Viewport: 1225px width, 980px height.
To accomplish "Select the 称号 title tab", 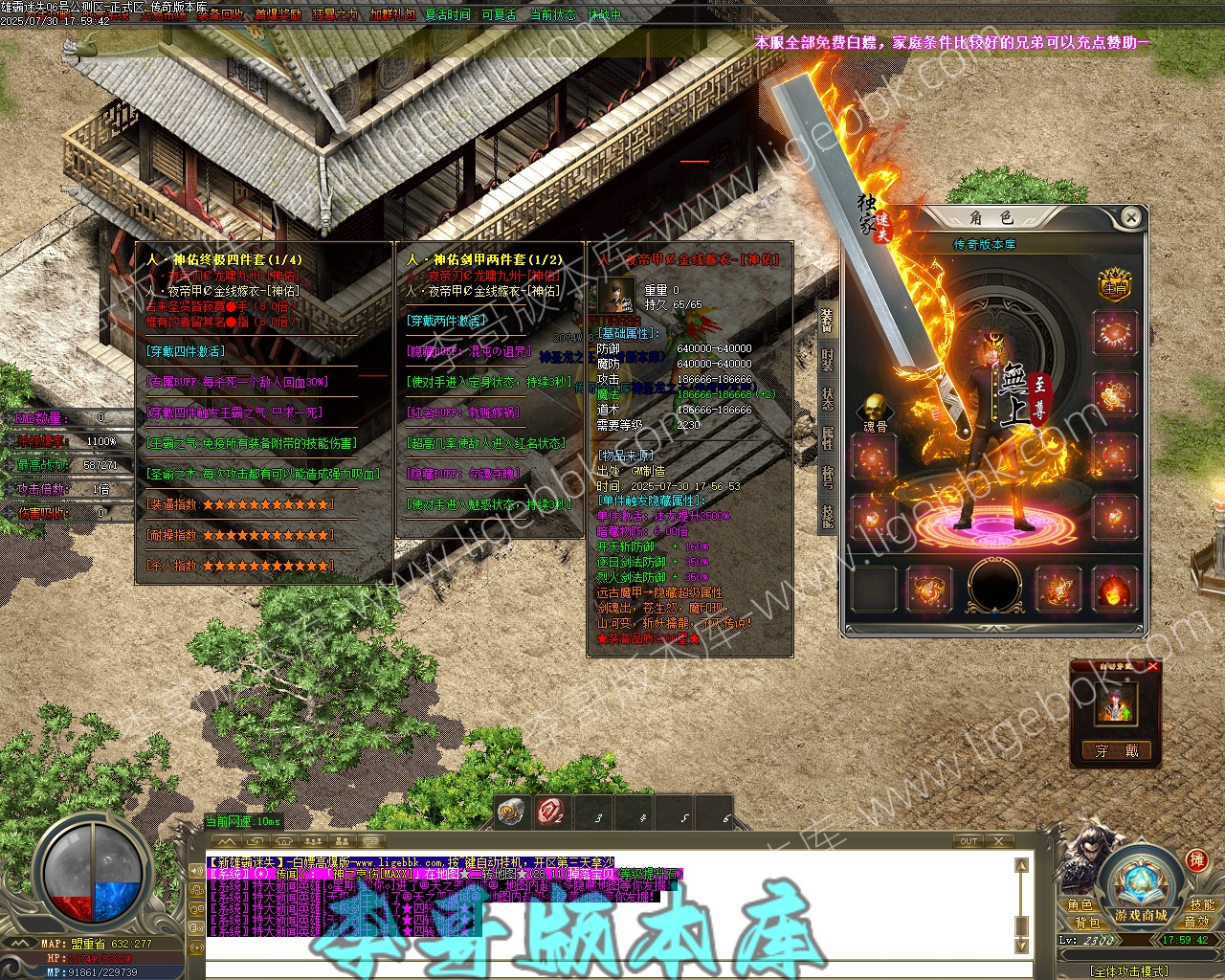I will pyautogui.click(x=827, y=477).
